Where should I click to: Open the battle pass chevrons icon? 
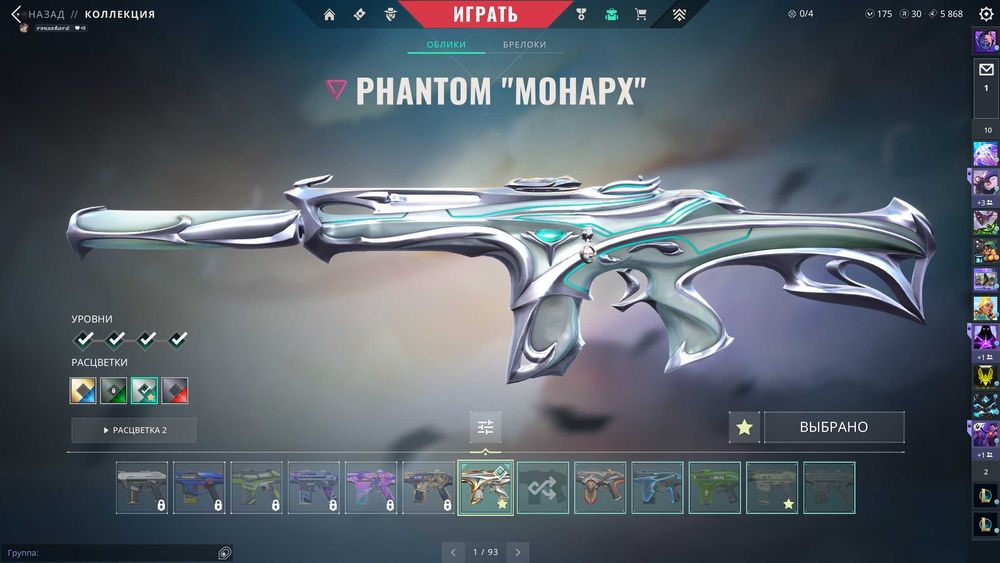[x=679, y=15]
